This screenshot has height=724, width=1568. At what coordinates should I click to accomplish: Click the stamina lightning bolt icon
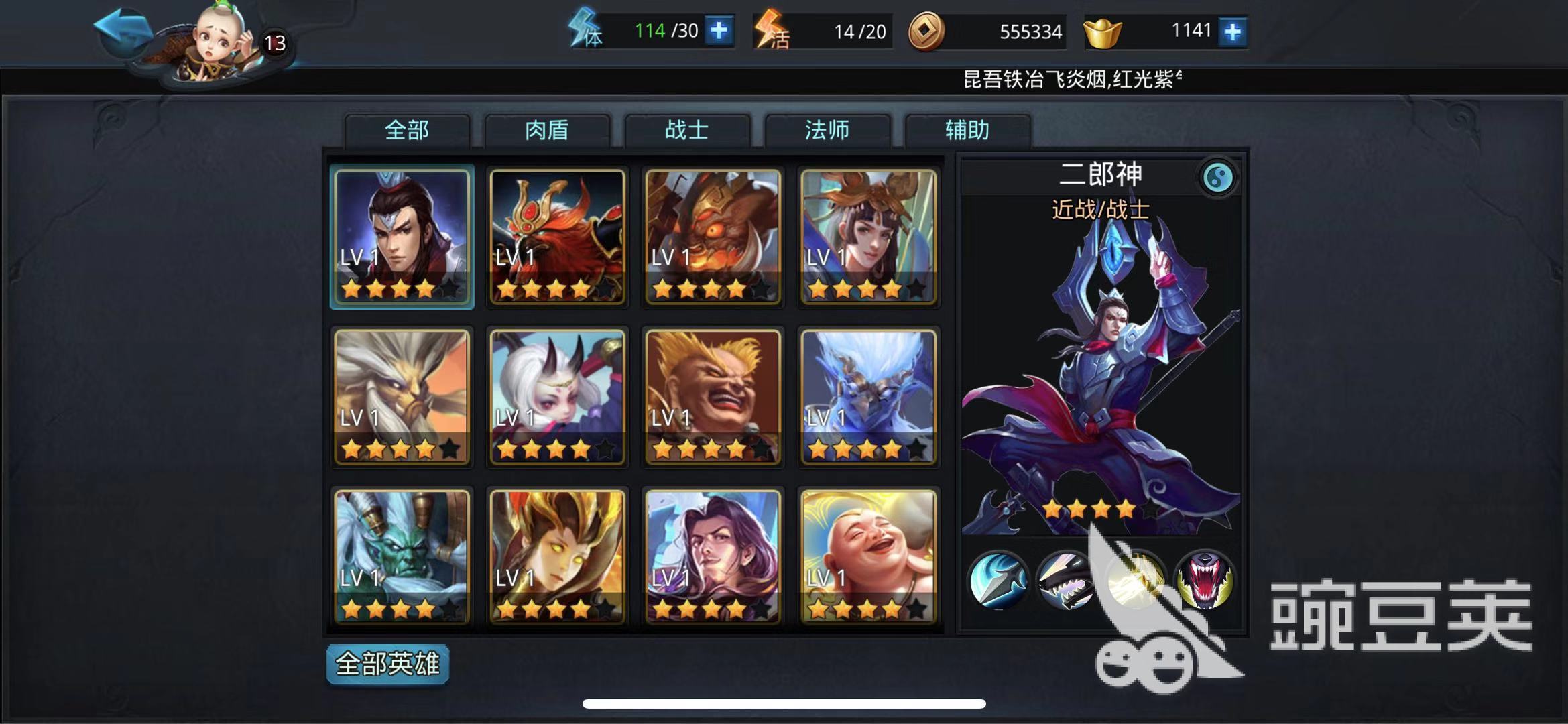click(x=585, y=29)
